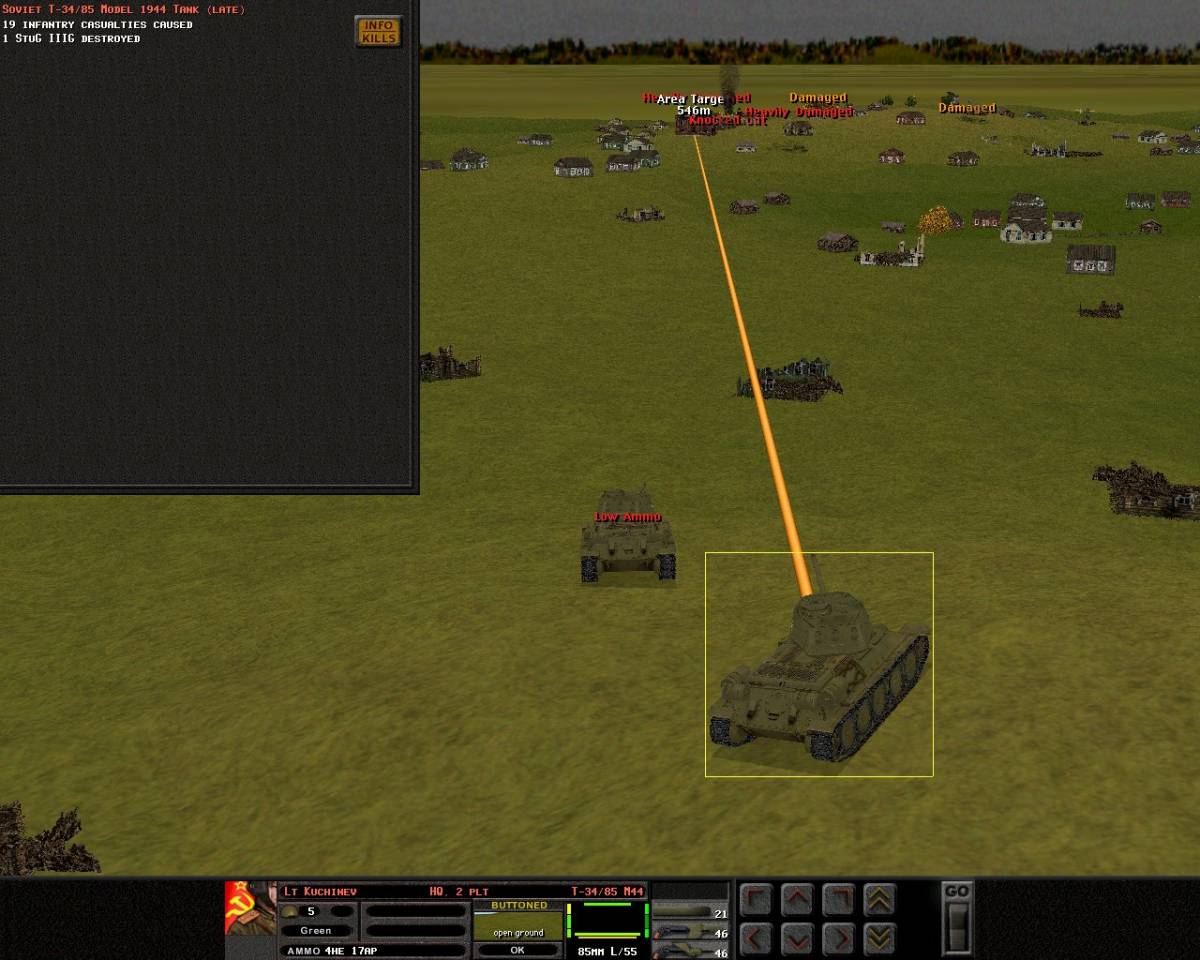The height and width of the screenshot is (960, 1200).
Task: Rotate camera right with the top-right corner arrow
Action: coord(838,900)
